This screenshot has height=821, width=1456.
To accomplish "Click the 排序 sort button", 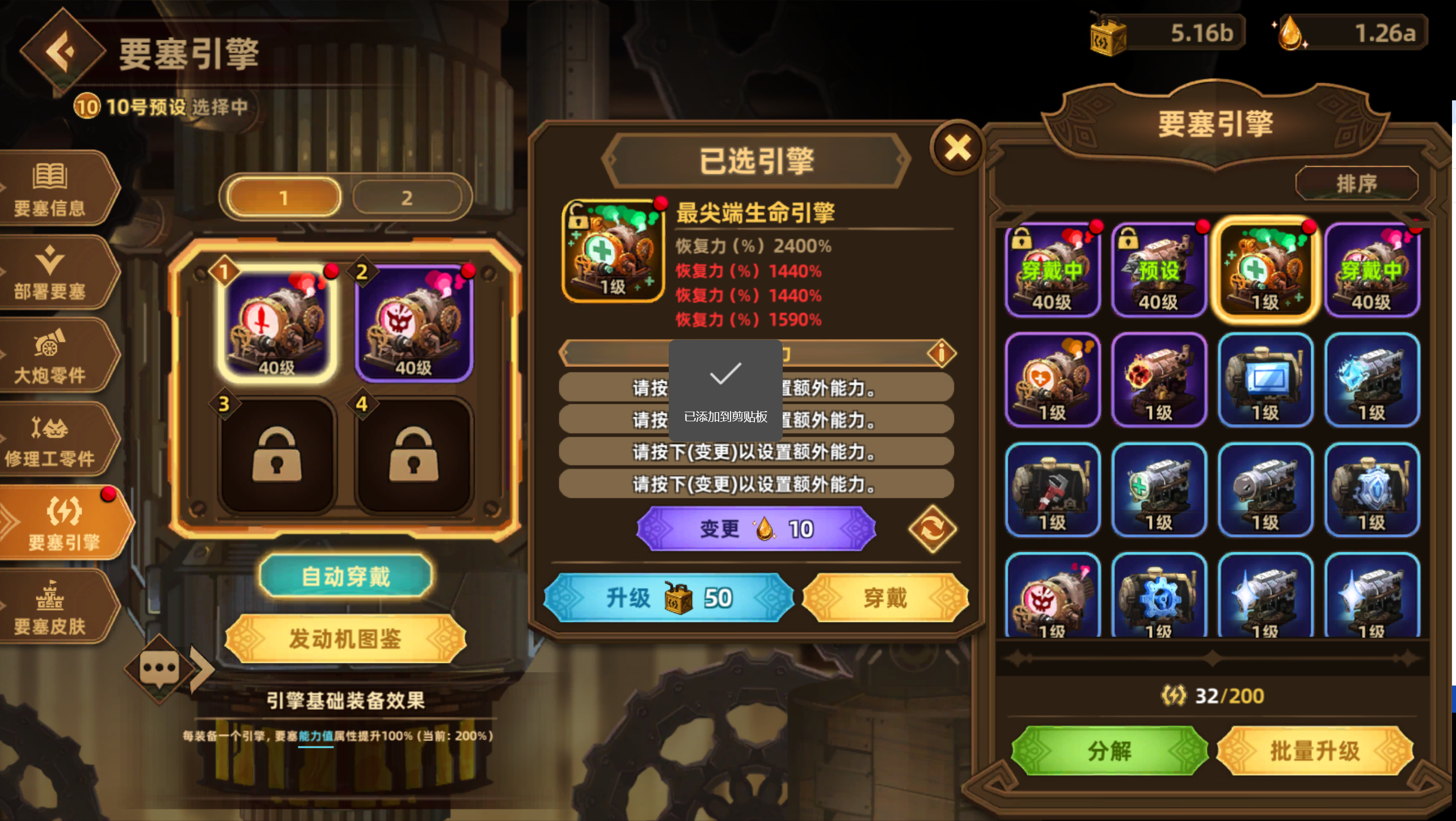I will click(1356, 182).
